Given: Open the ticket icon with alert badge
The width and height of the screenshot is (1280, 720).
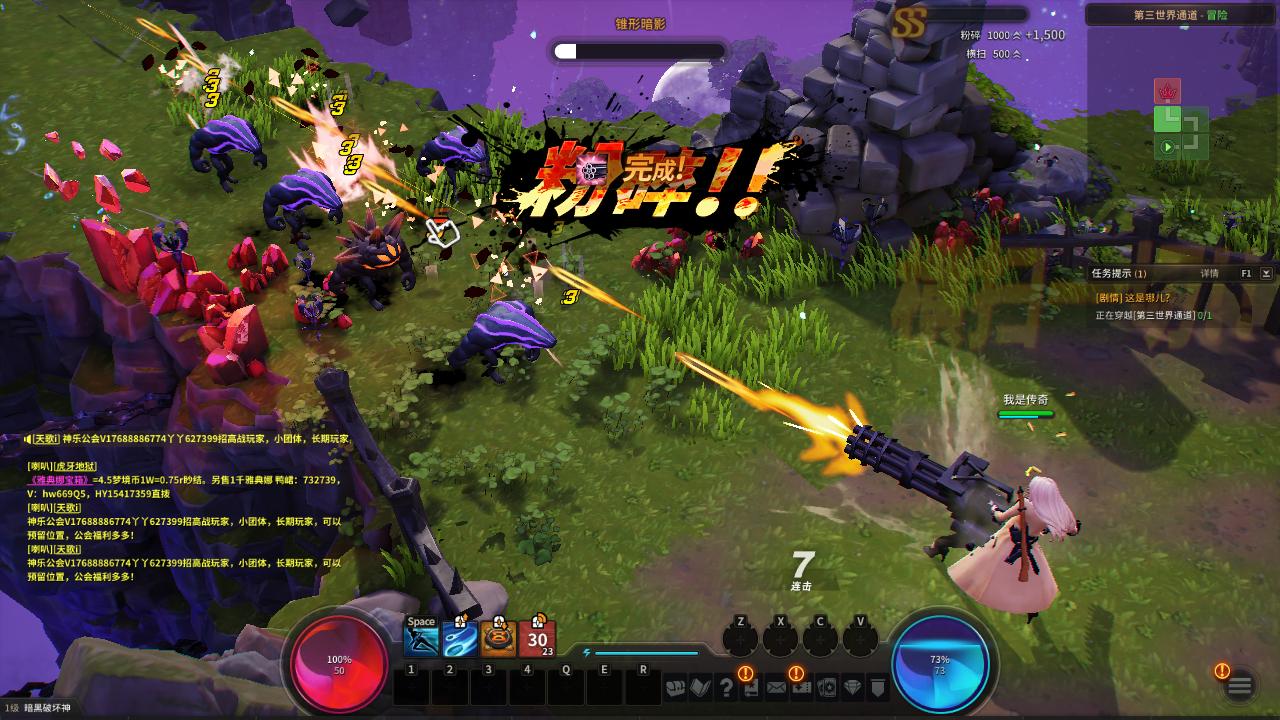Looking at the screenshot, I should coord(801,687).
